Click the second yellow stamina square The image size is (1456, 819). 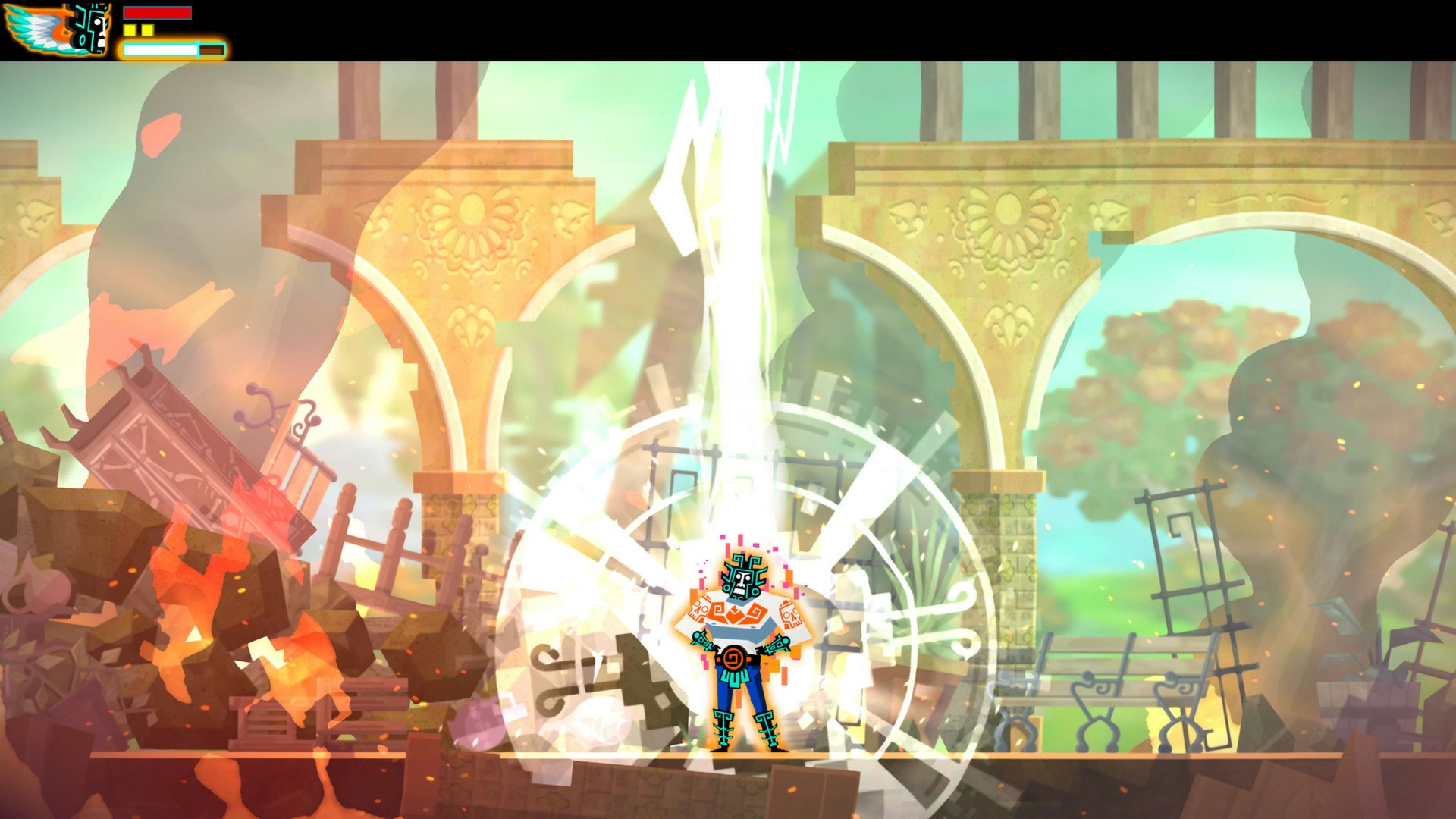click(x=147, y=30)
